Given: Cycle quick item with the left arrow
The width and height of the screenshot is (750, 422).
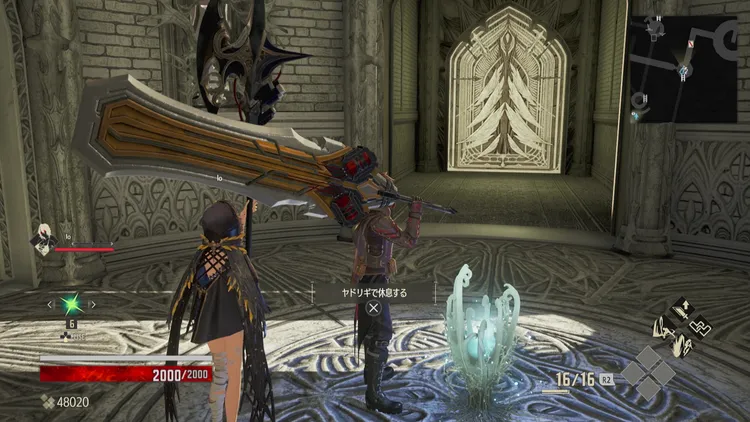Looking at the screenshot, I should pyautogui.click(x=49, y=302).
